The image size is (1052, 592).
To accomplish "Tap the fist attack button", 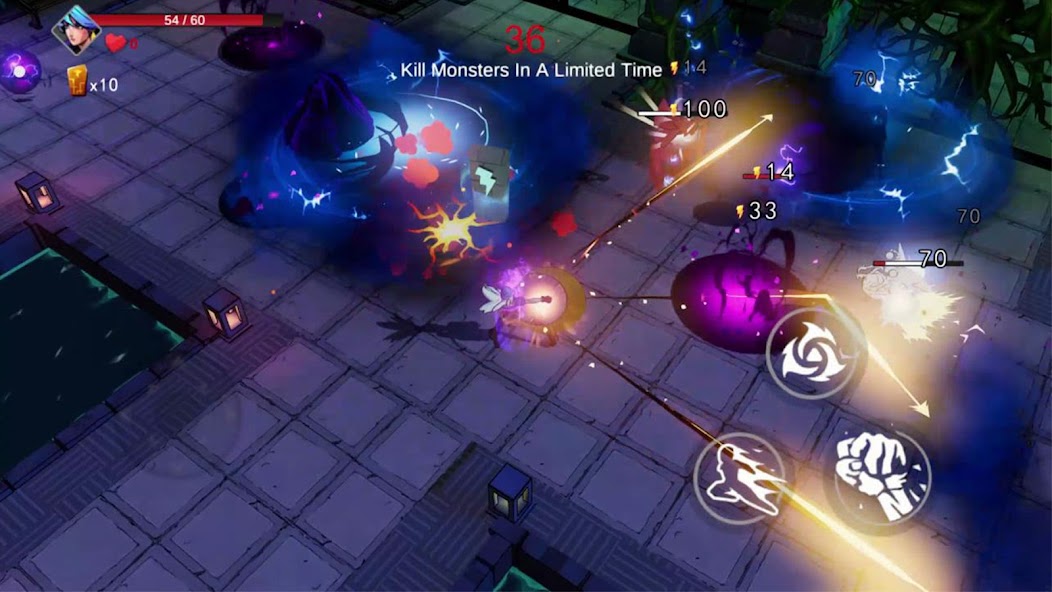I will [877, 475].
